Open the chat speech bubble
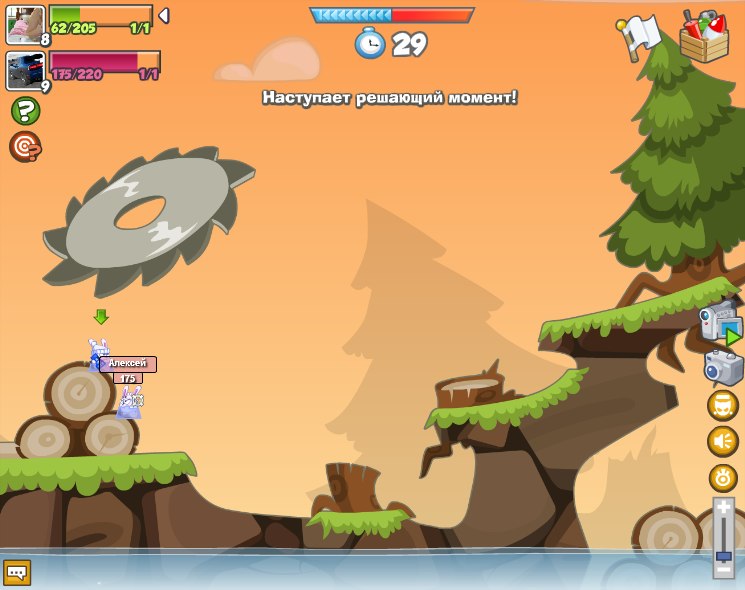This screenshot has width=745, height=590. 17,572
